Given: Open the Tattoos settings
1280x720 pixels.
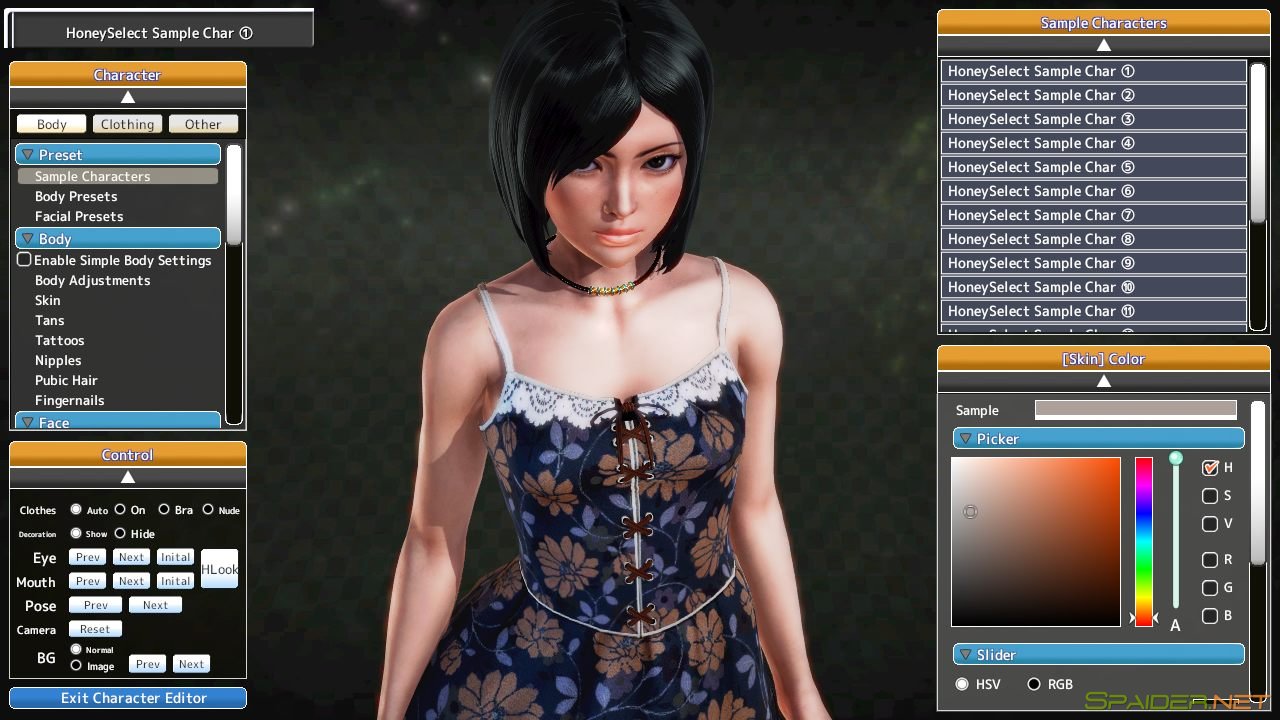Looking at the screenshot, I should (x=60, y=340).
